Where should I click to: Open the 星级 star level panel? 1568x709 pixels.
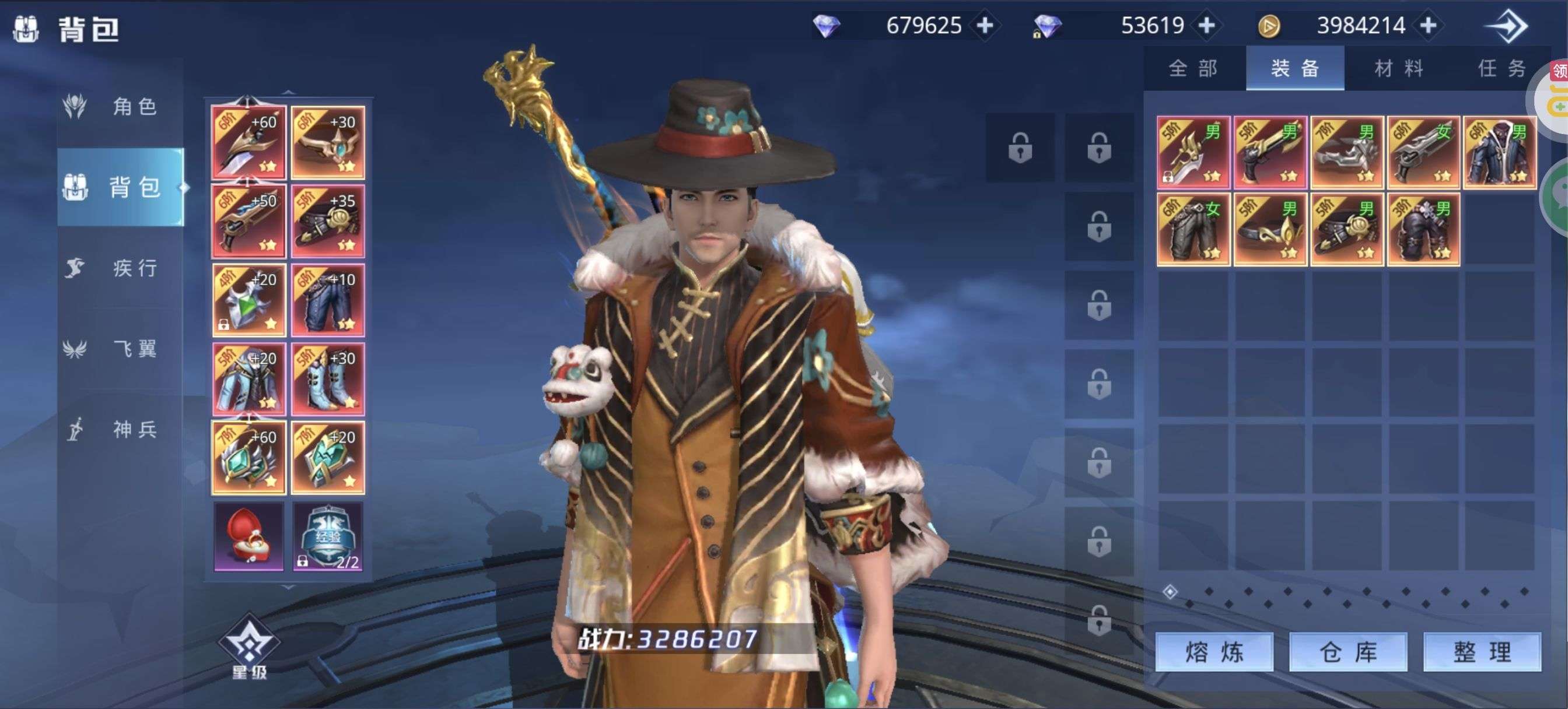click(x=249, y=646)
